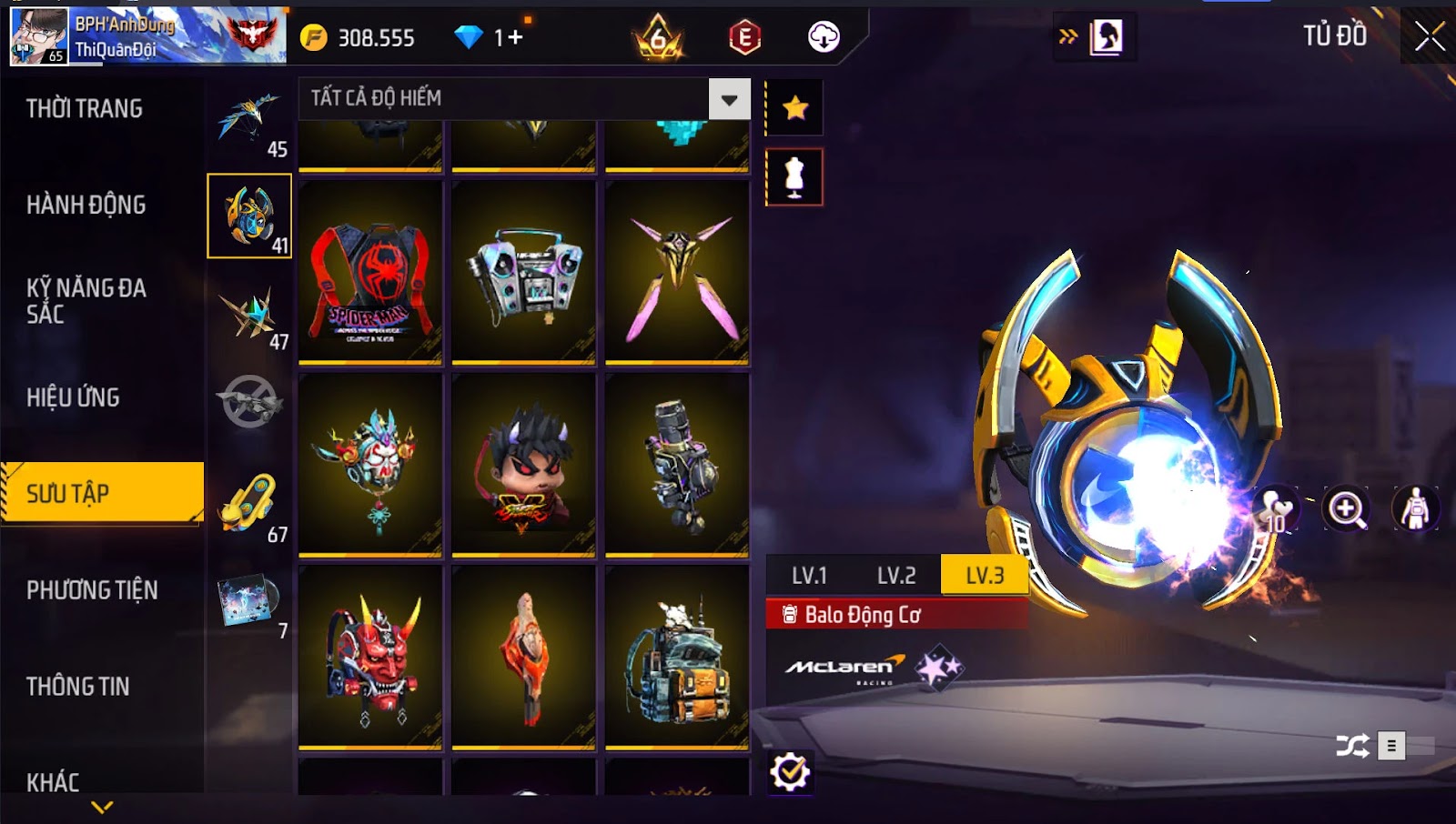Add diamonds with the plus button
Image resolution: width=1456 pixels, height=824 pixels.
[x=516, y=37]
